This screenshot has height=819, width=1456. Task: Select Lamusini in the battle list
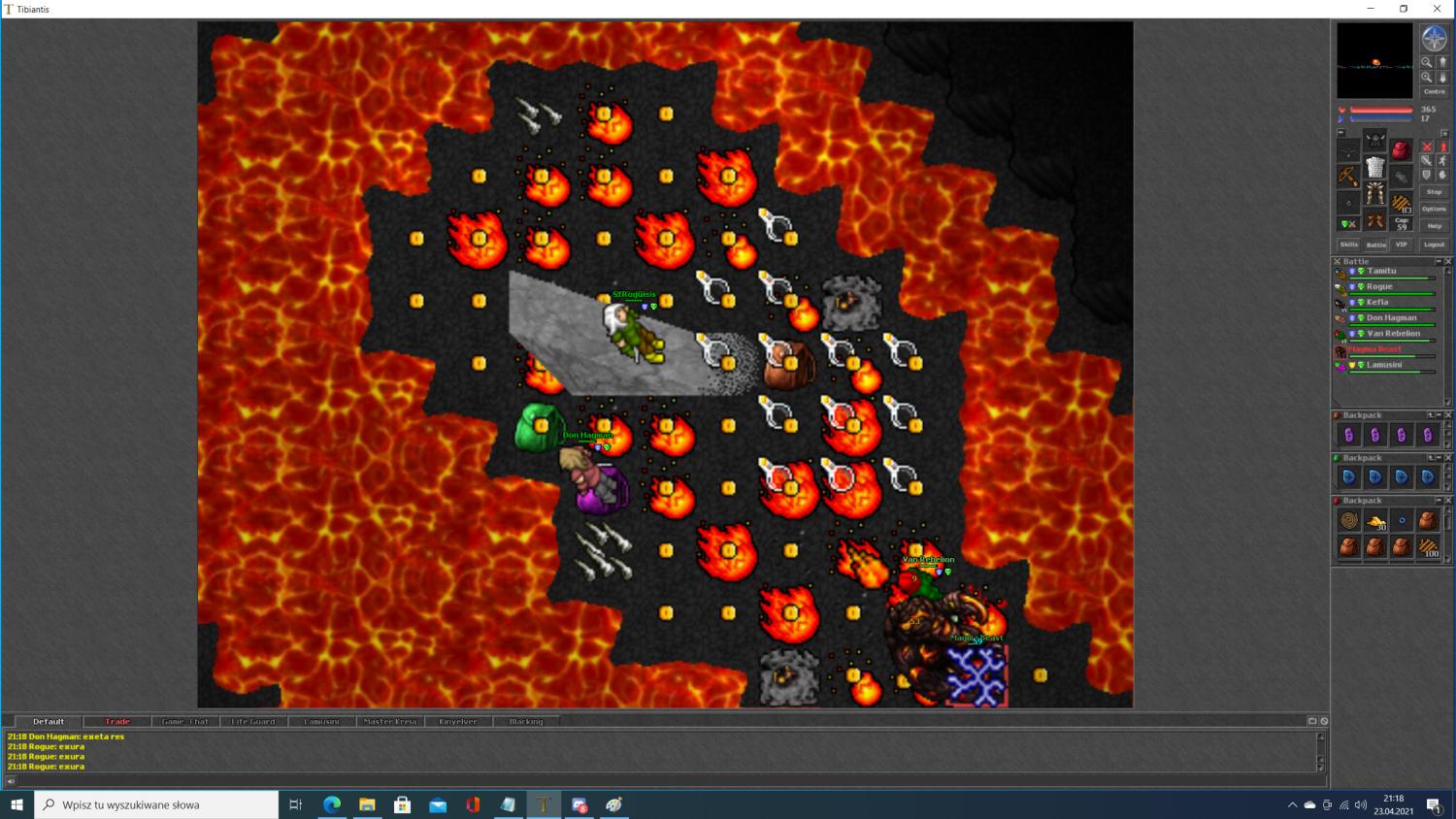pos(1384,365)
